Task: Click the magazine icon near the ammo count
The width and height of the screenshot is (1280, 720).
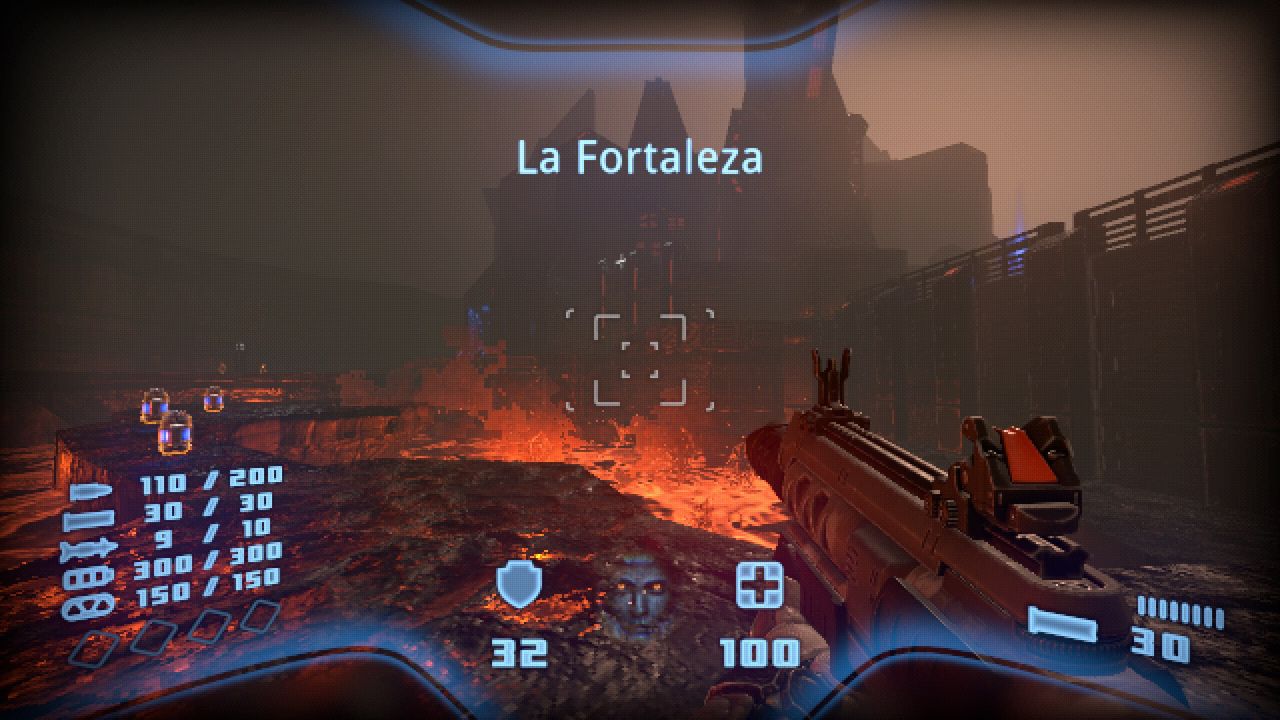Action: point(1063,625)
